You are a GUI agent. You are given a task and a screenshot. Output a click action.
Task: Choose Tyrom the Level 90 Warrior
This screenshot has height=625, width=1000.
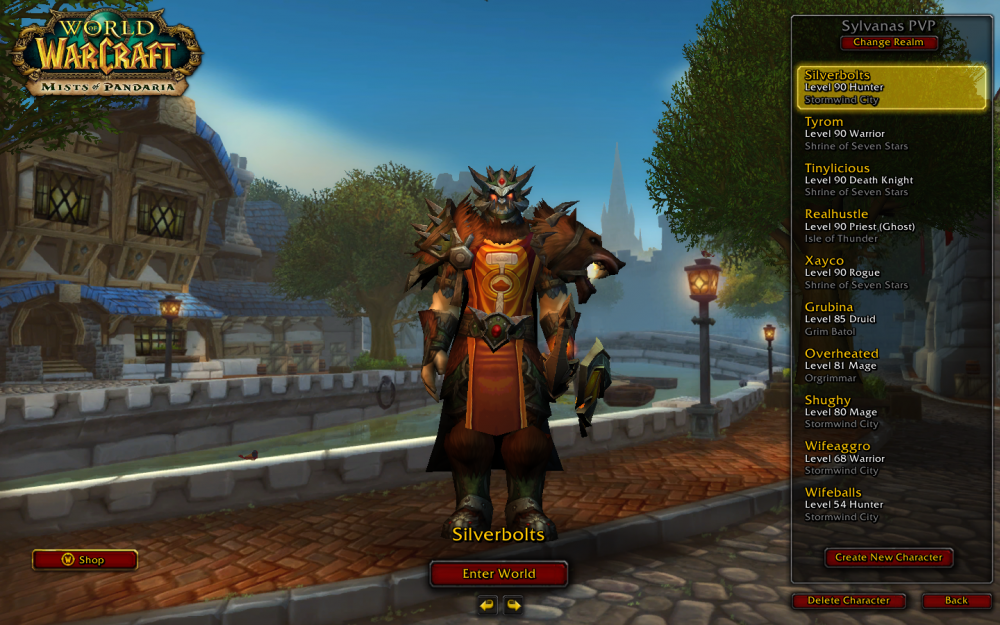click(892, 133)
